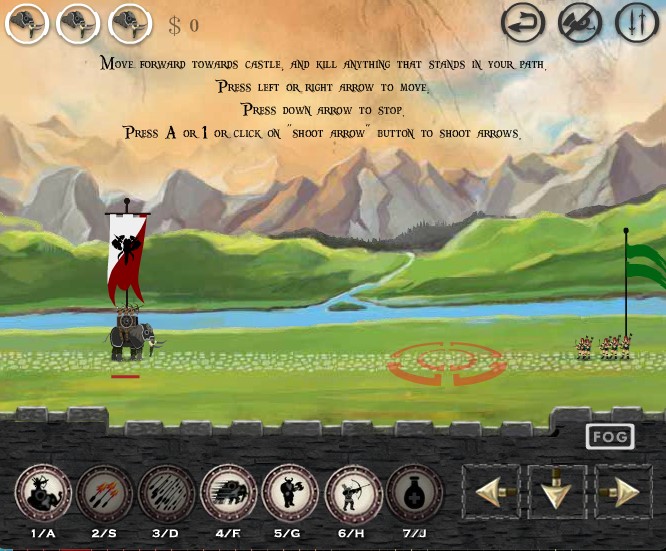Viewport: 666px width, 551px height.
Task: Click the left arrow move button
Action: click(x=491, y=492)
